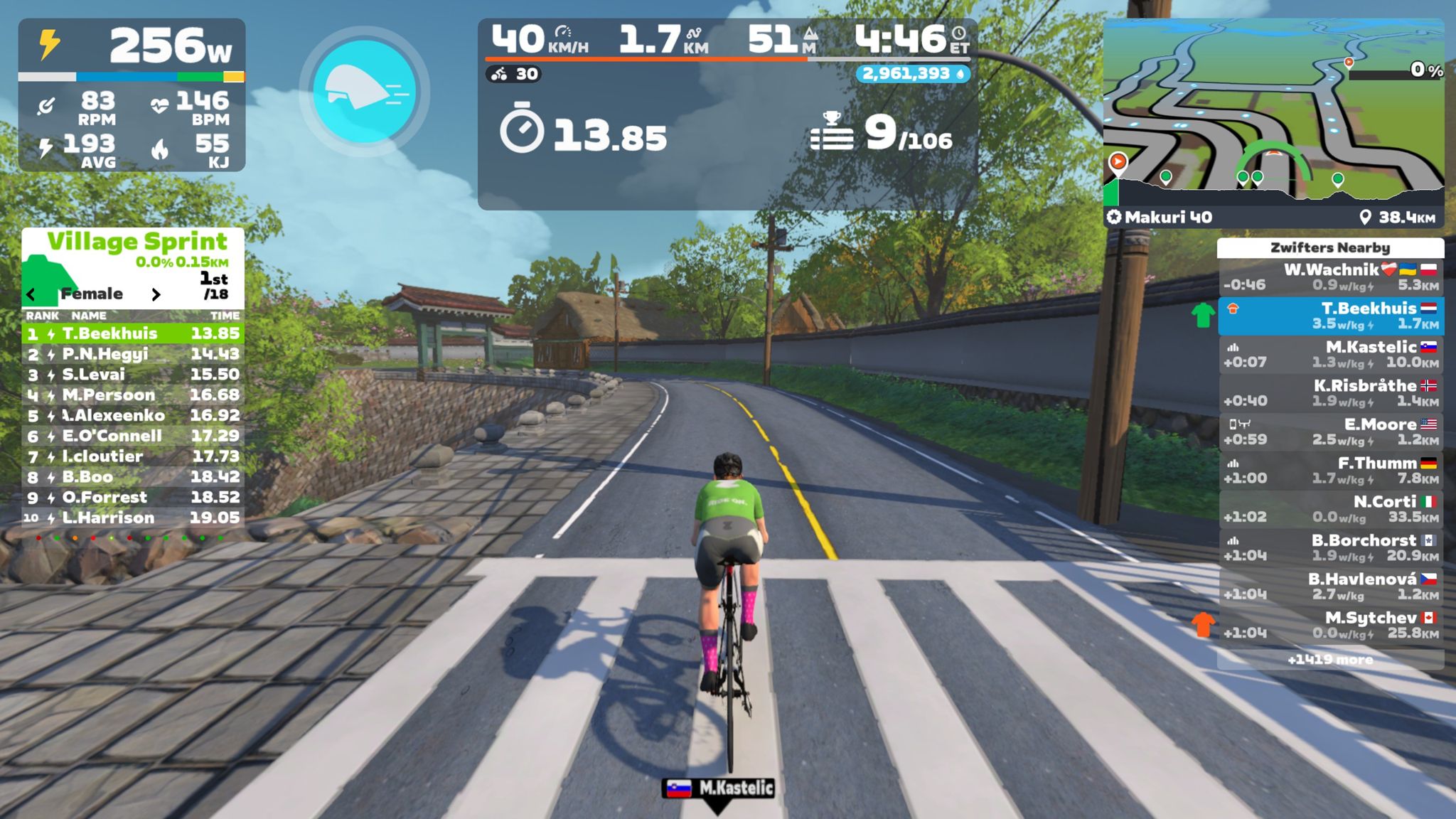Viewport: 1456px width, 819px height.
Task: Switch leaderboard to previous category arrow
Action: pos(31,294)
